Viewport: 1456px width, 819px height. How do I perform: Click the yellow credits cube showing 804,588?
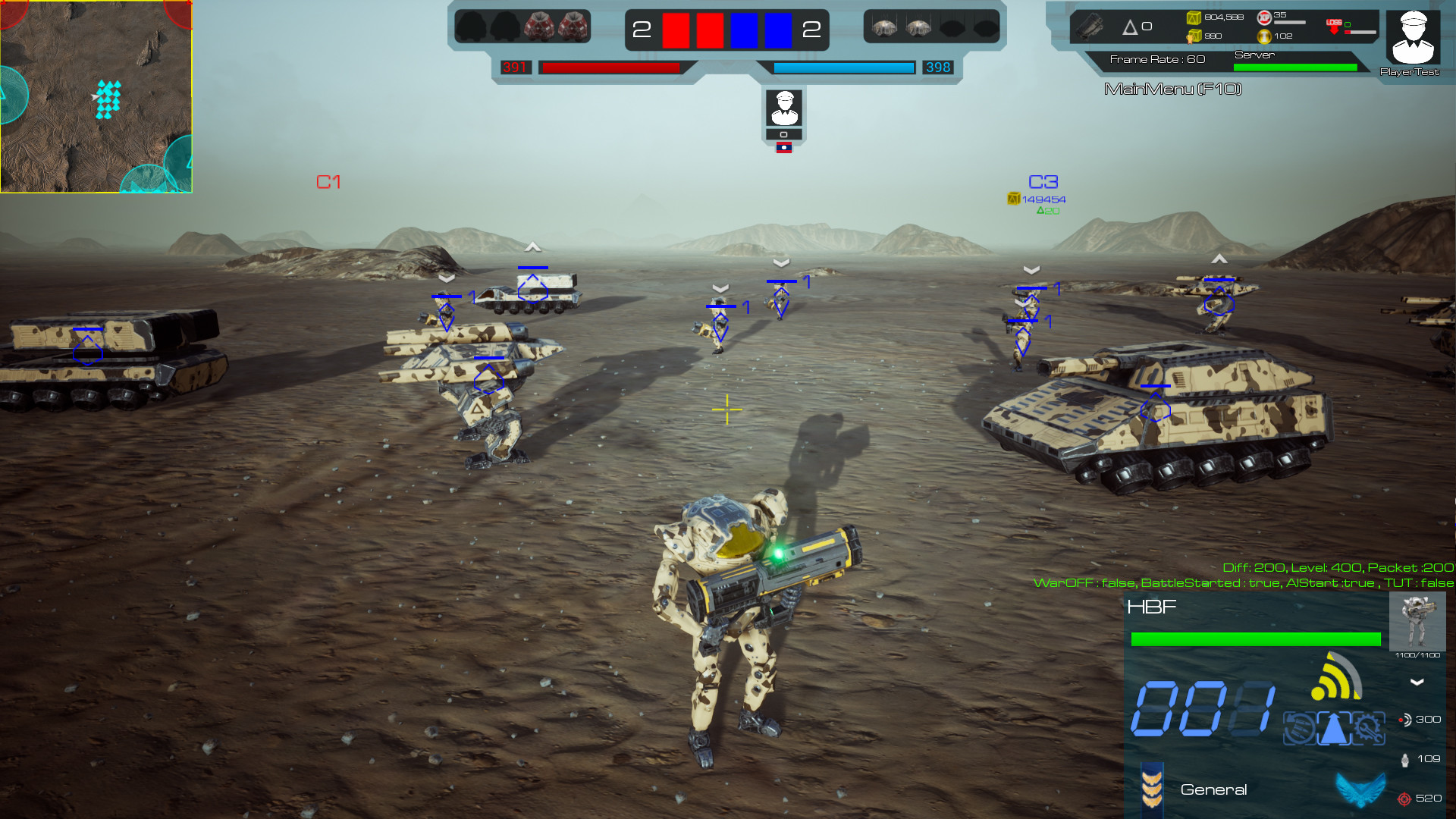pyautogui.click(x=1193, y=17)
